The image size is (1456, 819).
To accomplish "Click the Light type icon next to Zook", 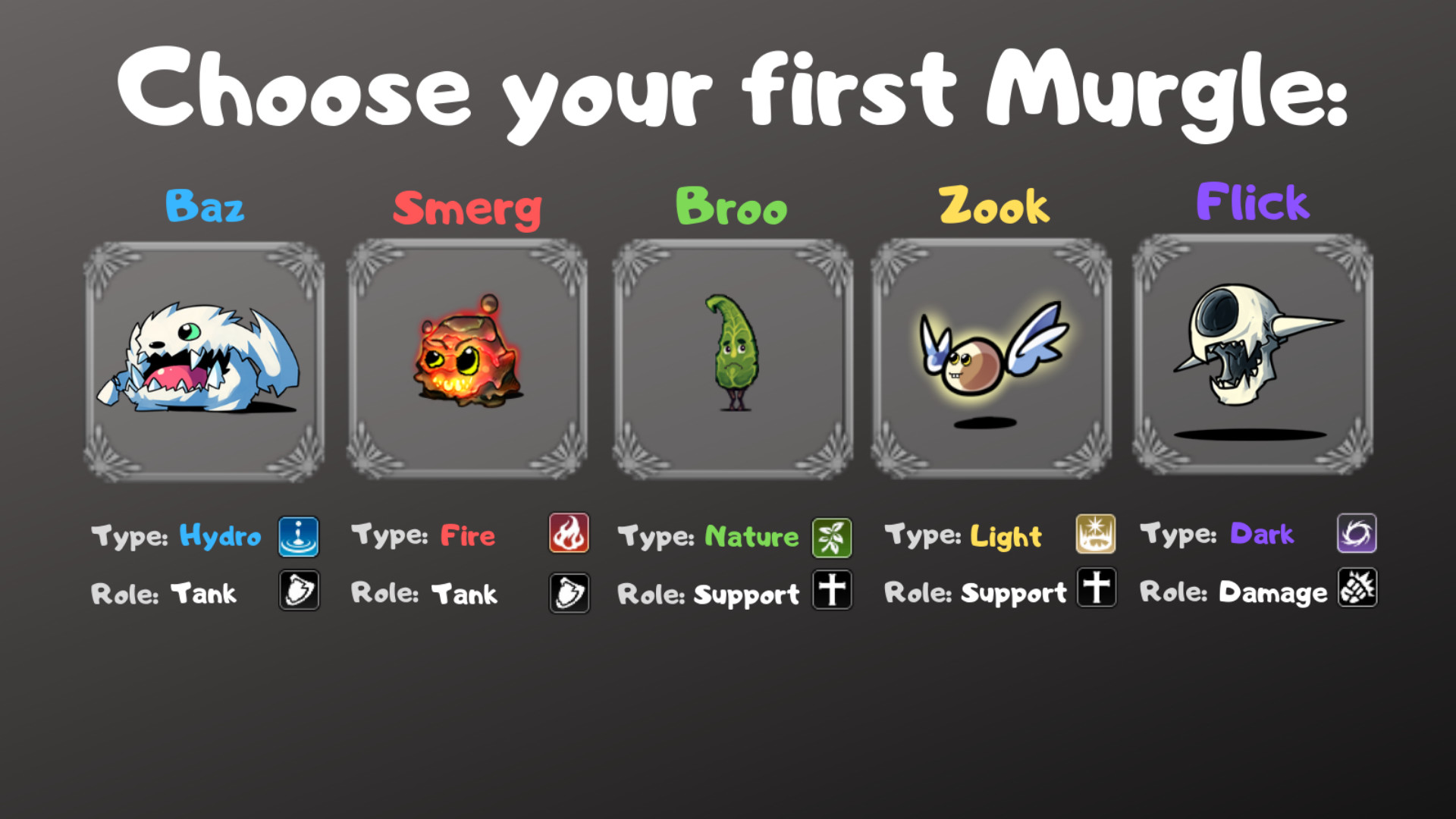I will [1095, 534].
